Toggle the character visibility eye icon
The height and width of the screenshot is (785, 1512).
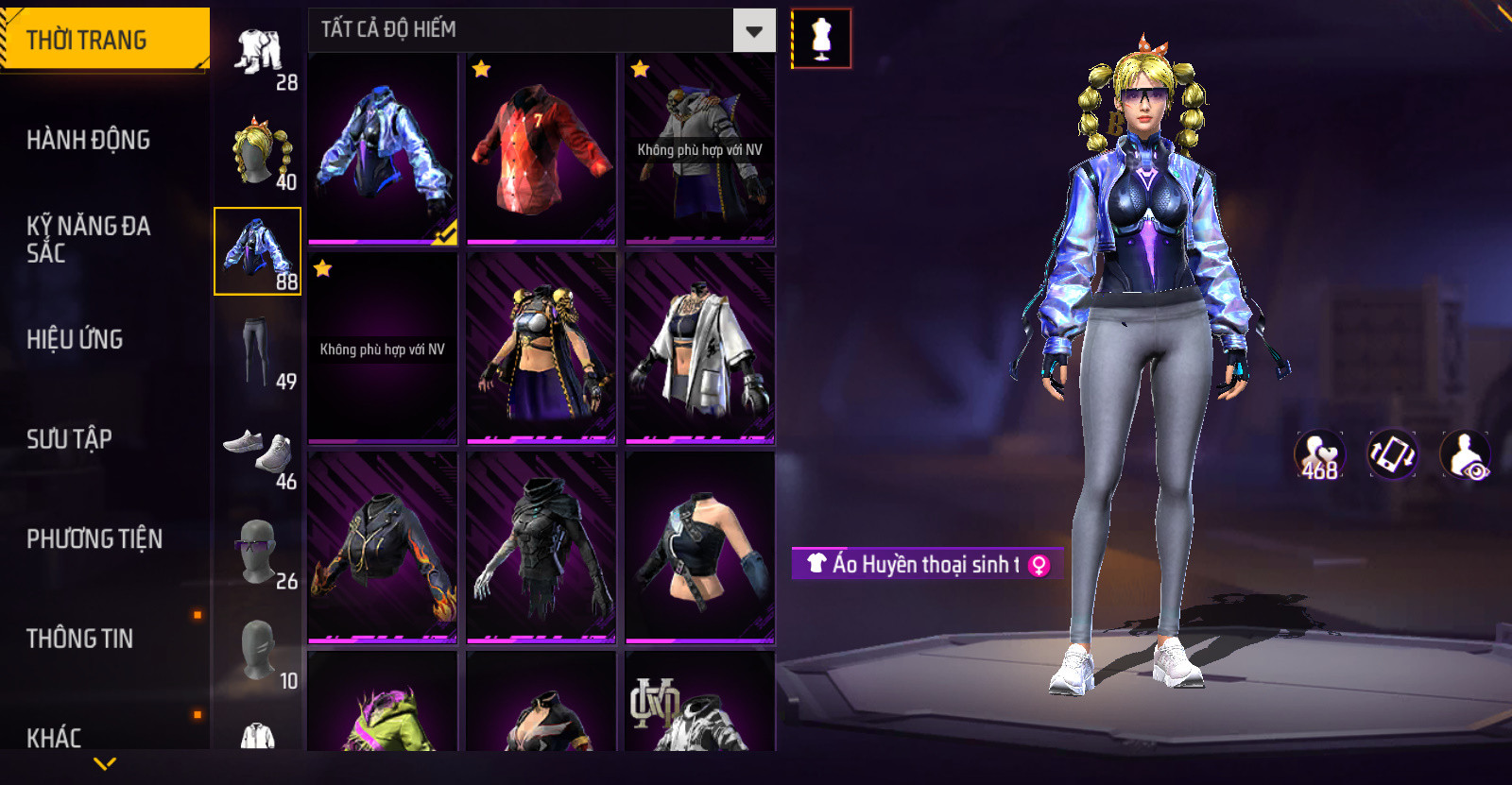click(x=1465, y=454)
